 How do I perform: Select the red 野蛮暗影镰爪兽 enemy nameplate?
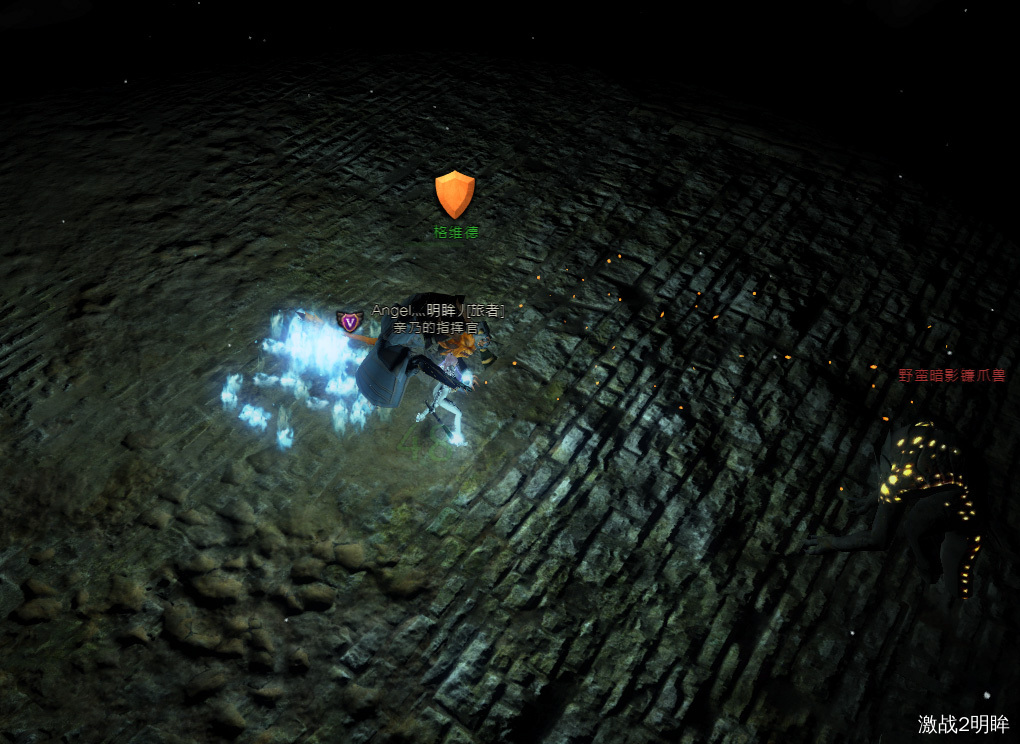click(951, 376)
